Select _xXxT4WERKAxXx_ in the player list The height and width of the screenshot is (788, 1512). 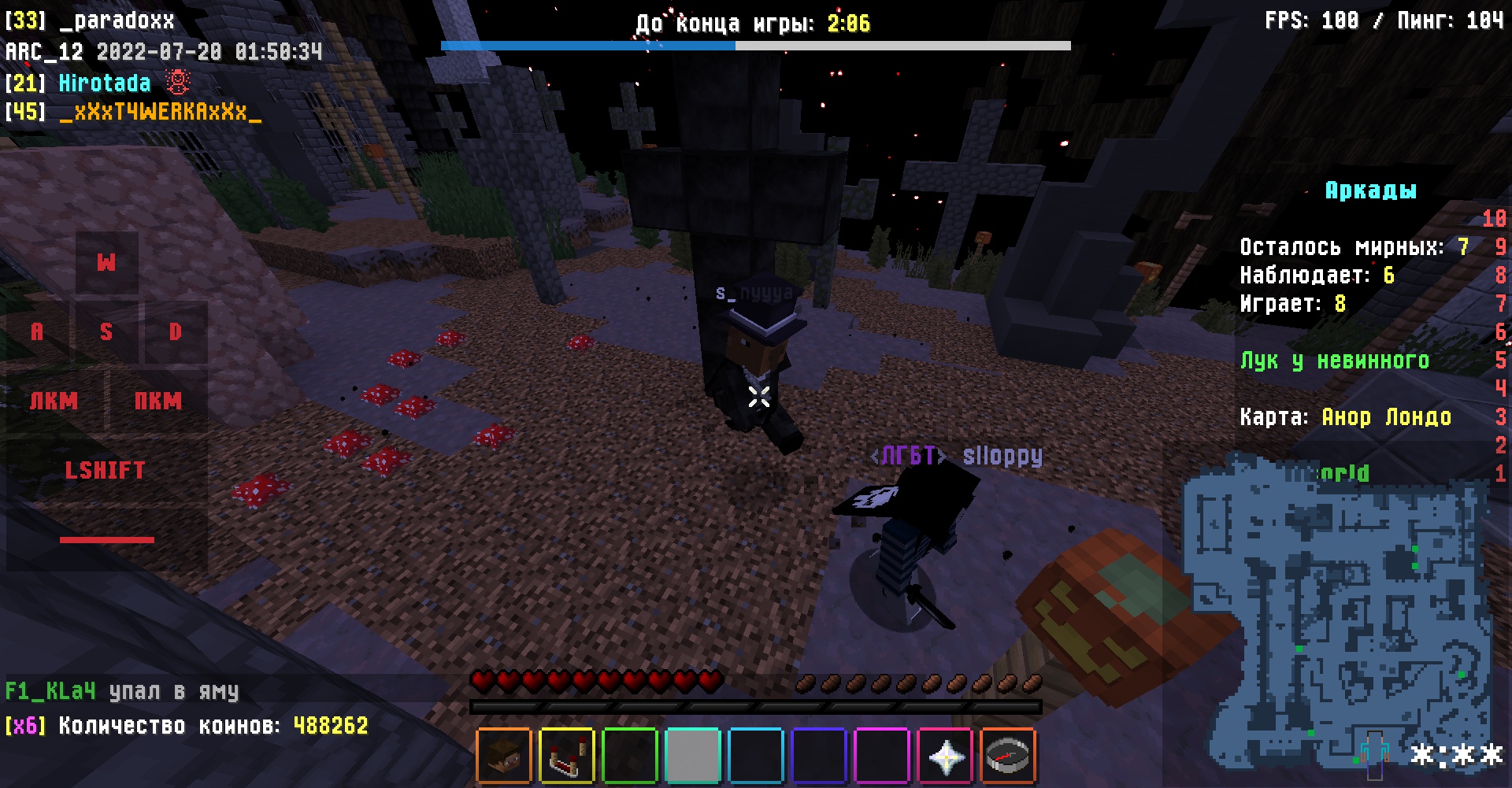pyautogui.click(x=160, y=112)
